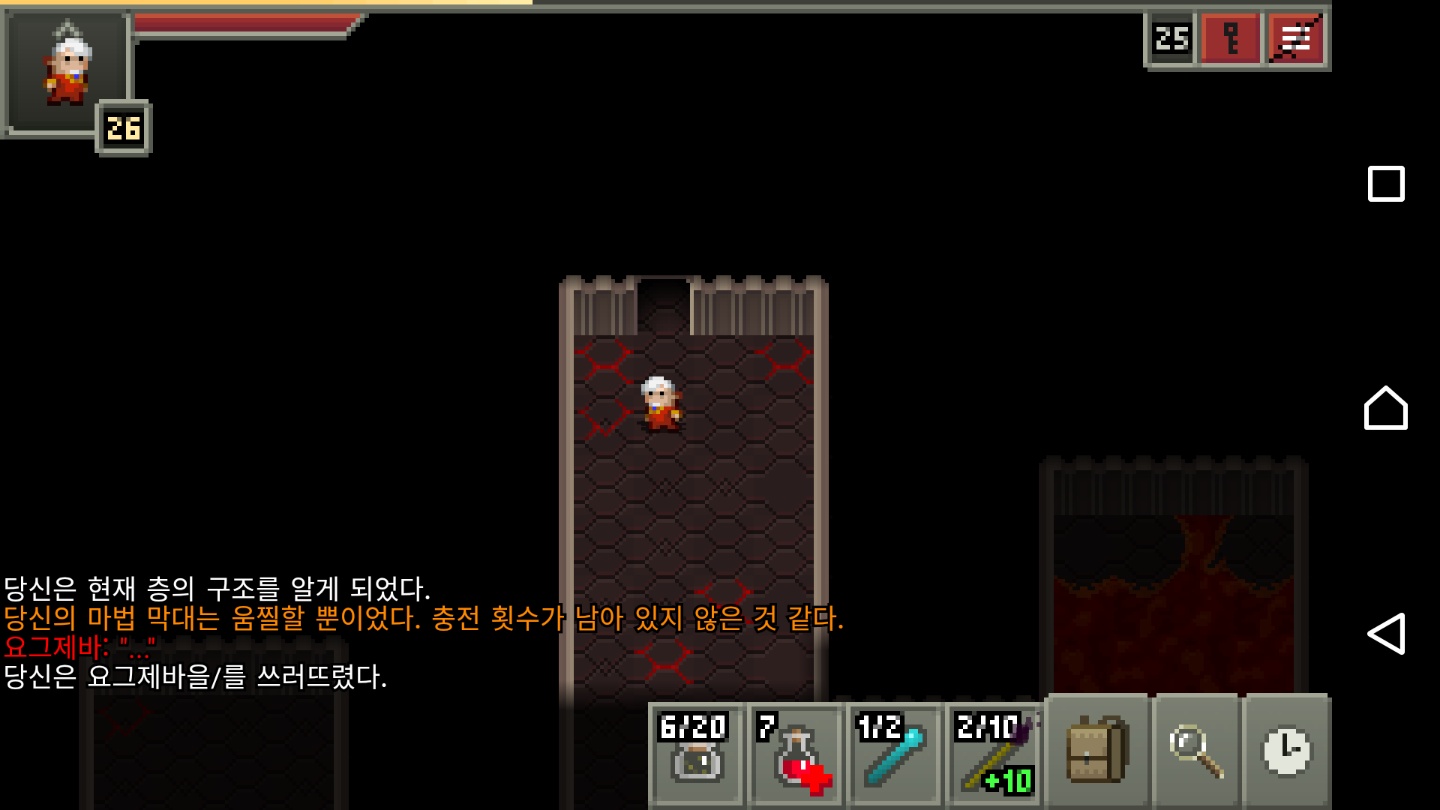Image resolution: width=1440 pixels, height=810 pixels.
Task: Open Android recent apps square button
Action: tap(1386, 184)
